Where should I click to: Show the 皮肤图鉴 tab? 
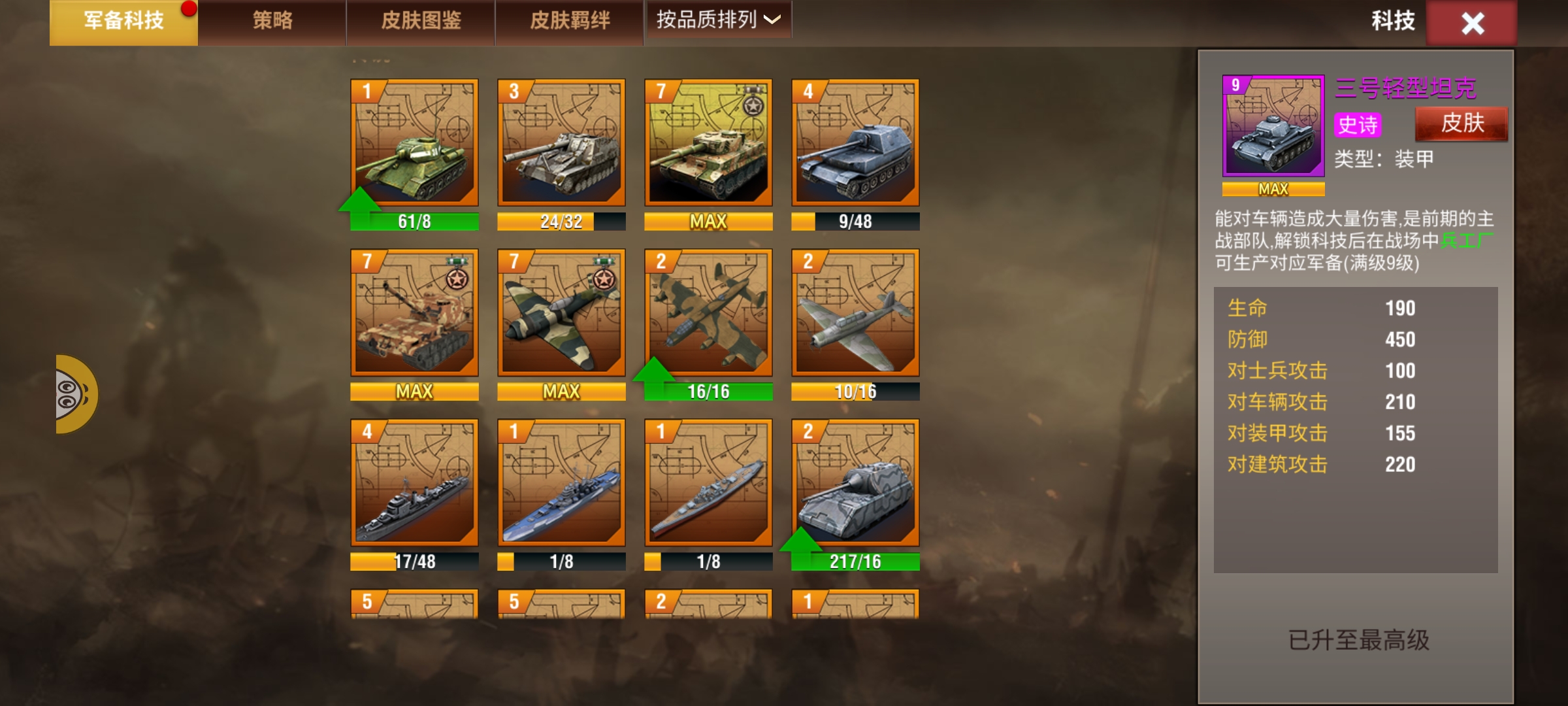coord(421,22)
